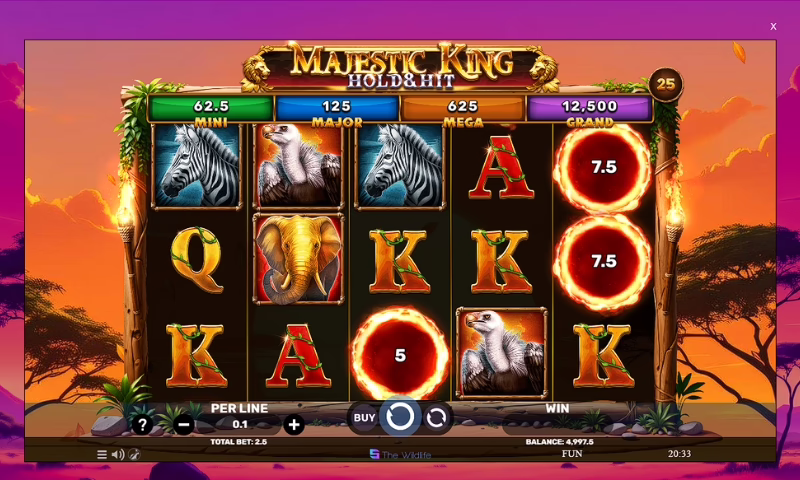This screenshot has width=800, height=480.
Task: Click the BUY bonus button
Action: point(363,416)
